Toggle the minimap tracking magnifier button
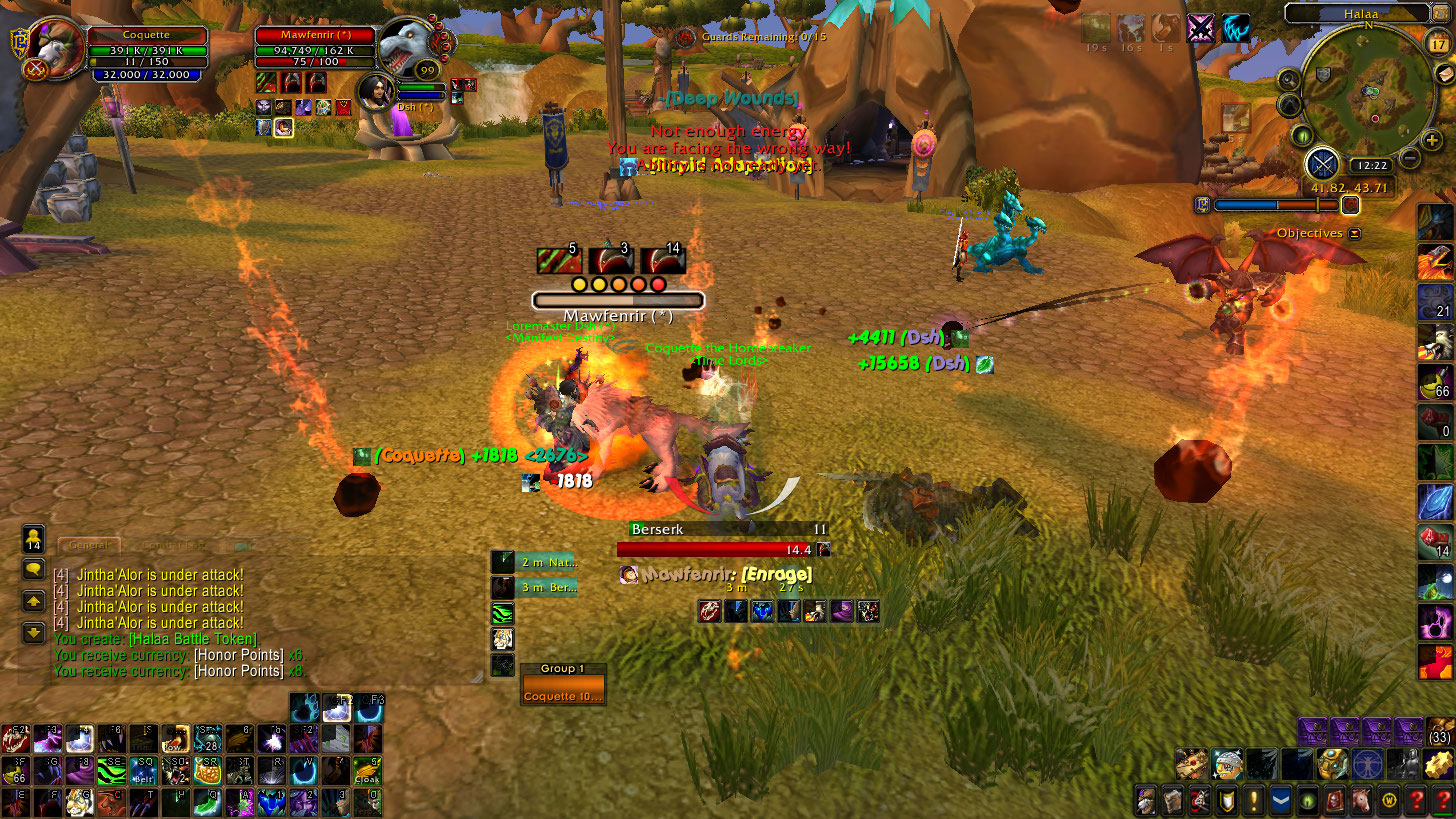This screenshot has height=819, width=1456. pos(1289,79)
